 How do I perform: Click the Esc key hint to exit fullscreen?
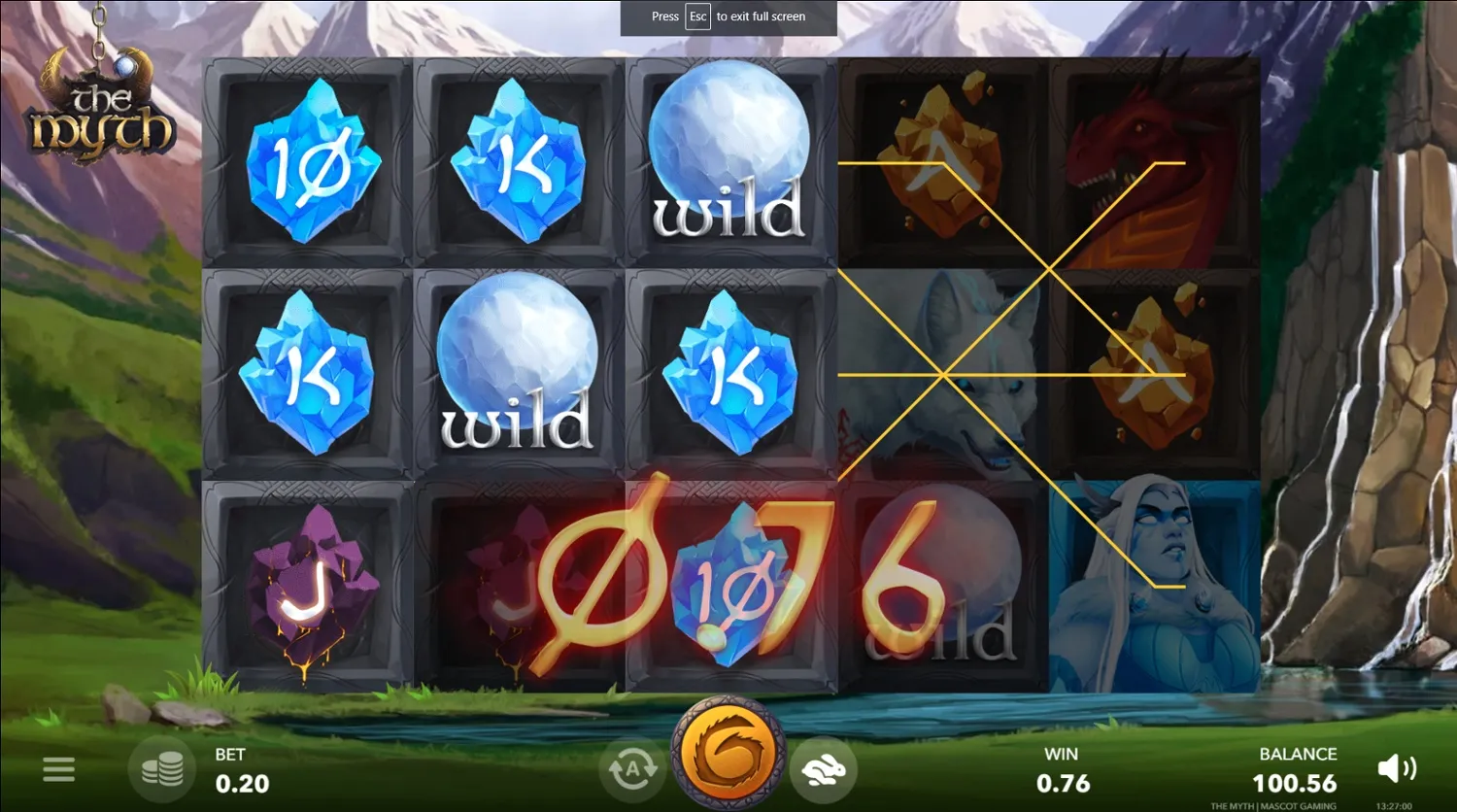click(696, 17)
